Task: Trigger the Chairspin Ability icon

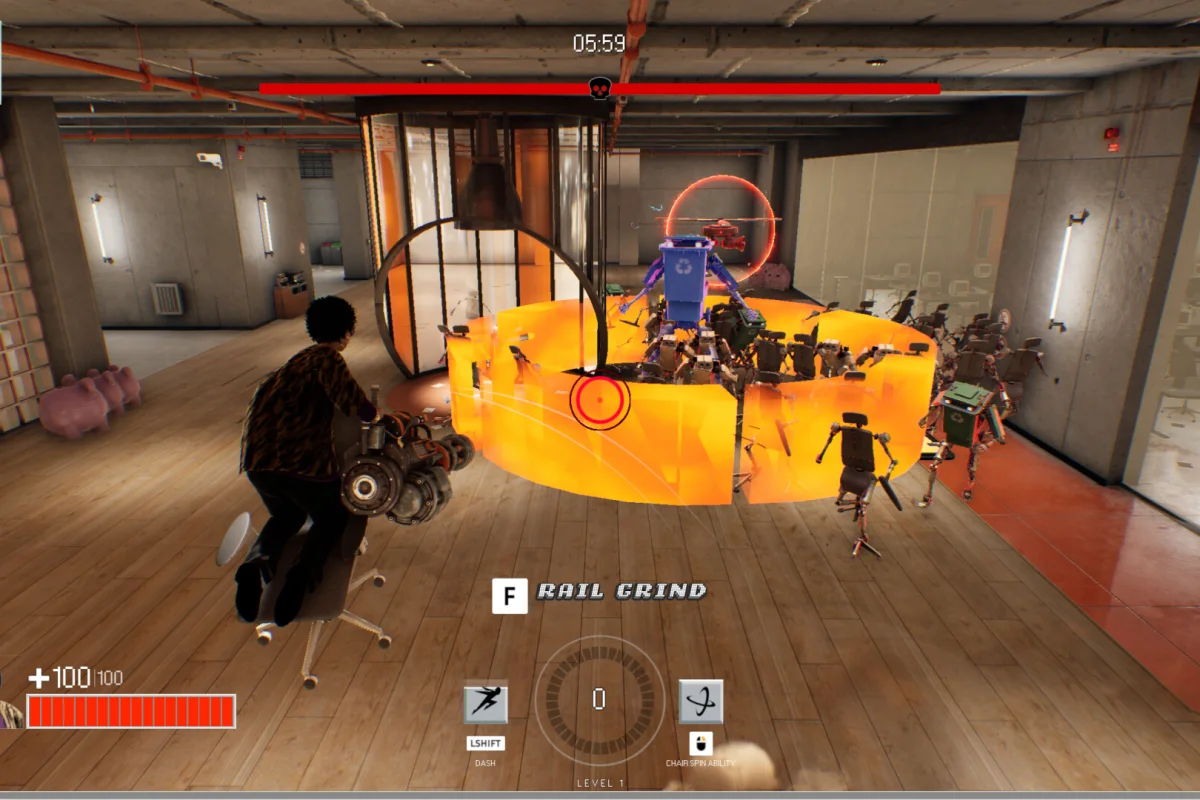Action: [x=700, y=702]
